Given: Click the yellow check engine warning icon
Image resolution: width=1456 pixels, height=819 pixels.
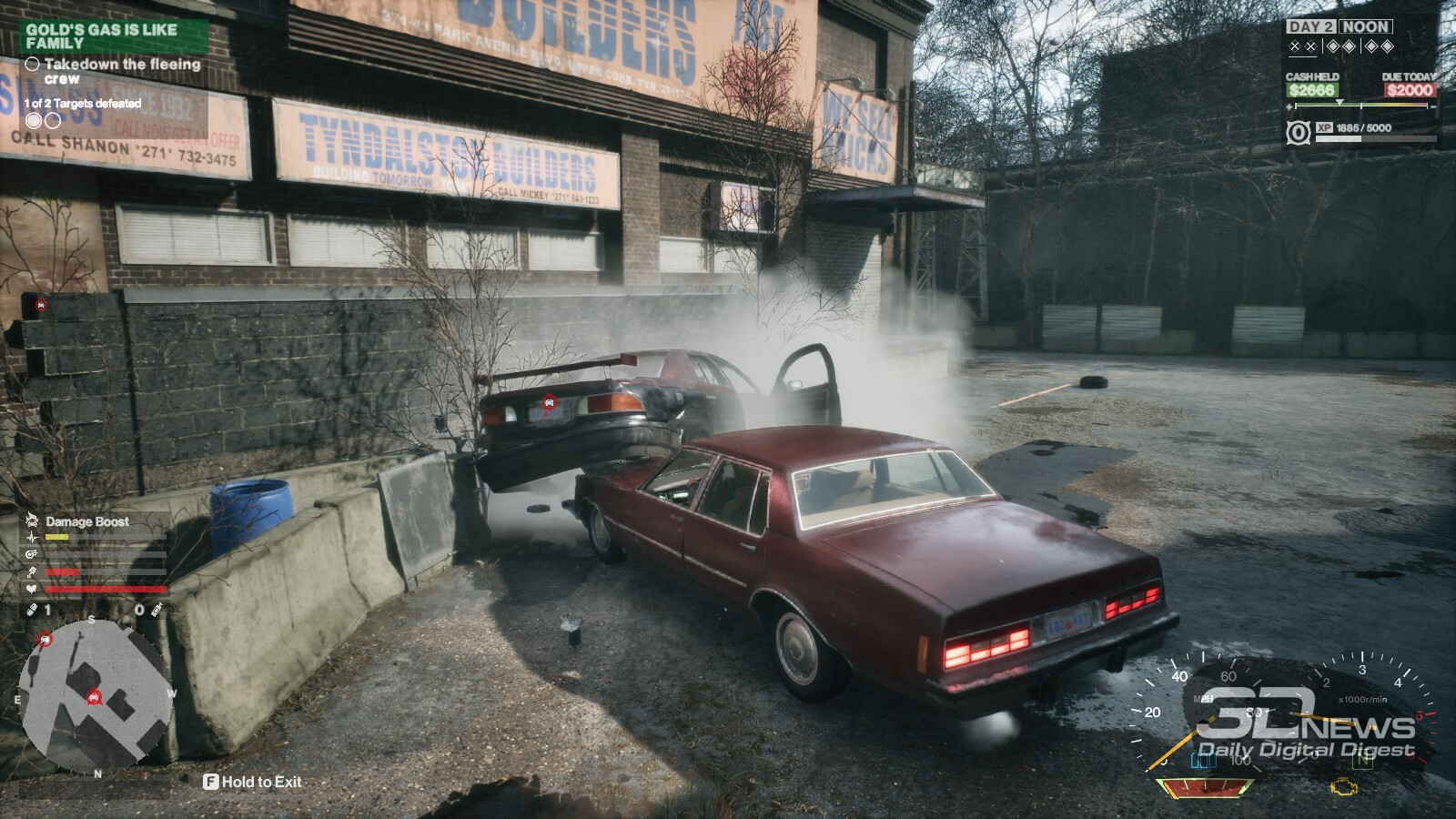Looking at the screenshot, I should point(1343,786).
